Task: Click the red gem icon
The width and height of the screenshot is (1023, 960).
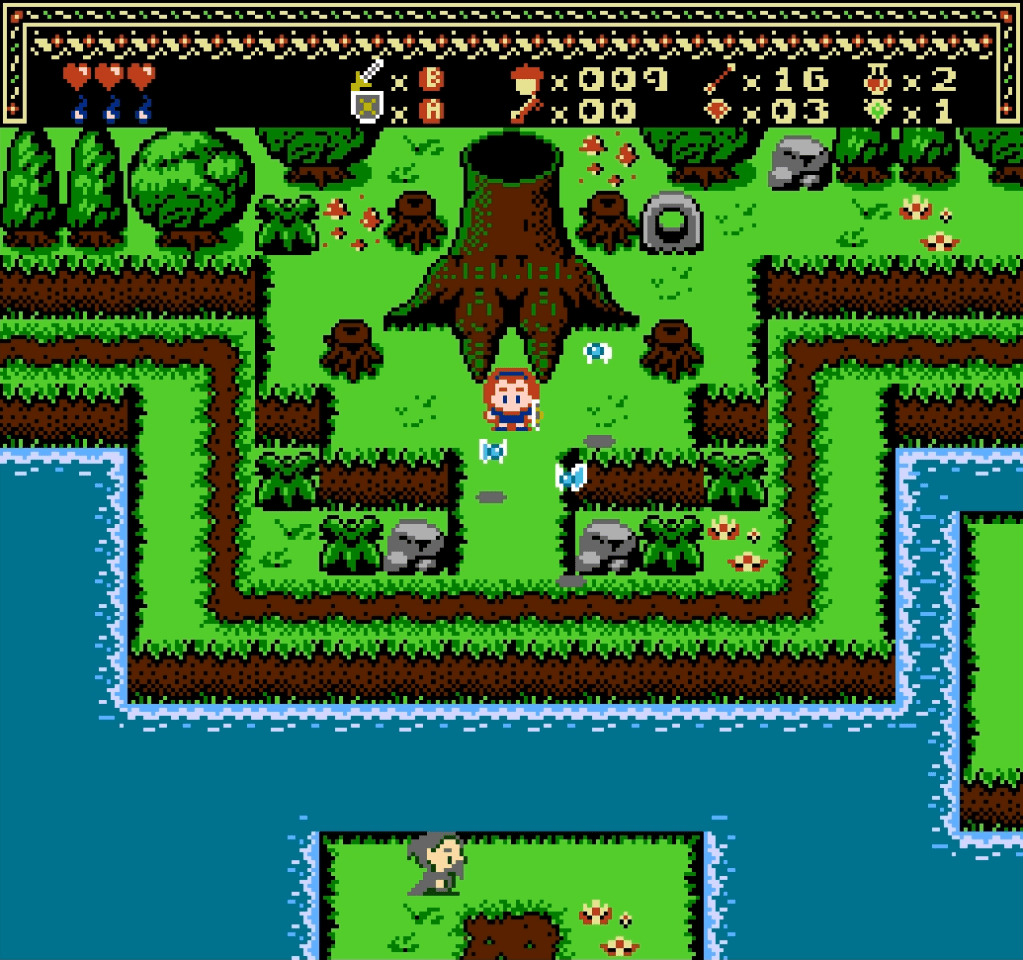Action: click(719, 109)
